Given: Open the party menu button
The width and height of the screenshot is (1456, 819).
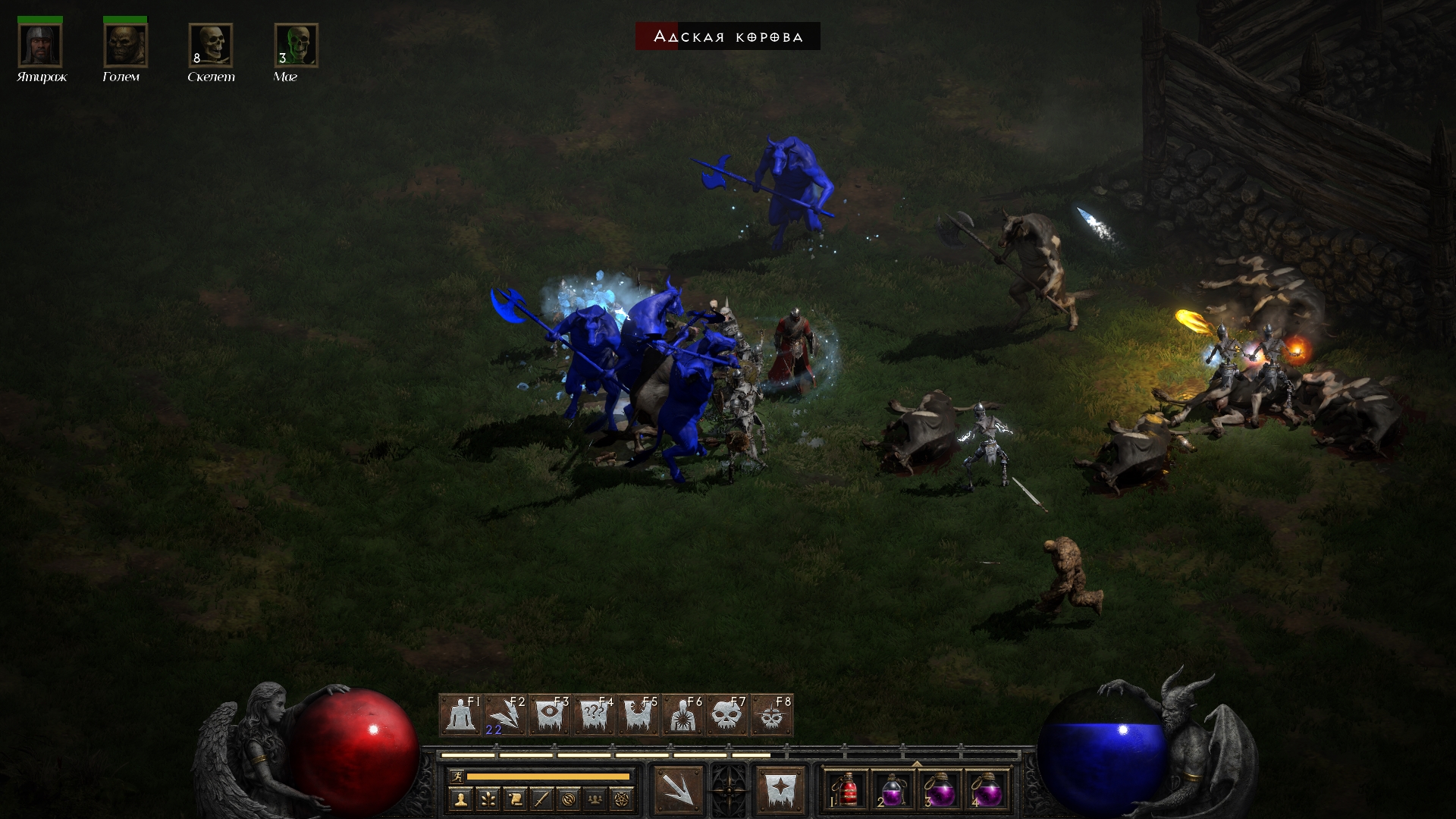Looking at the screenshot, I should tap(595, 799).
